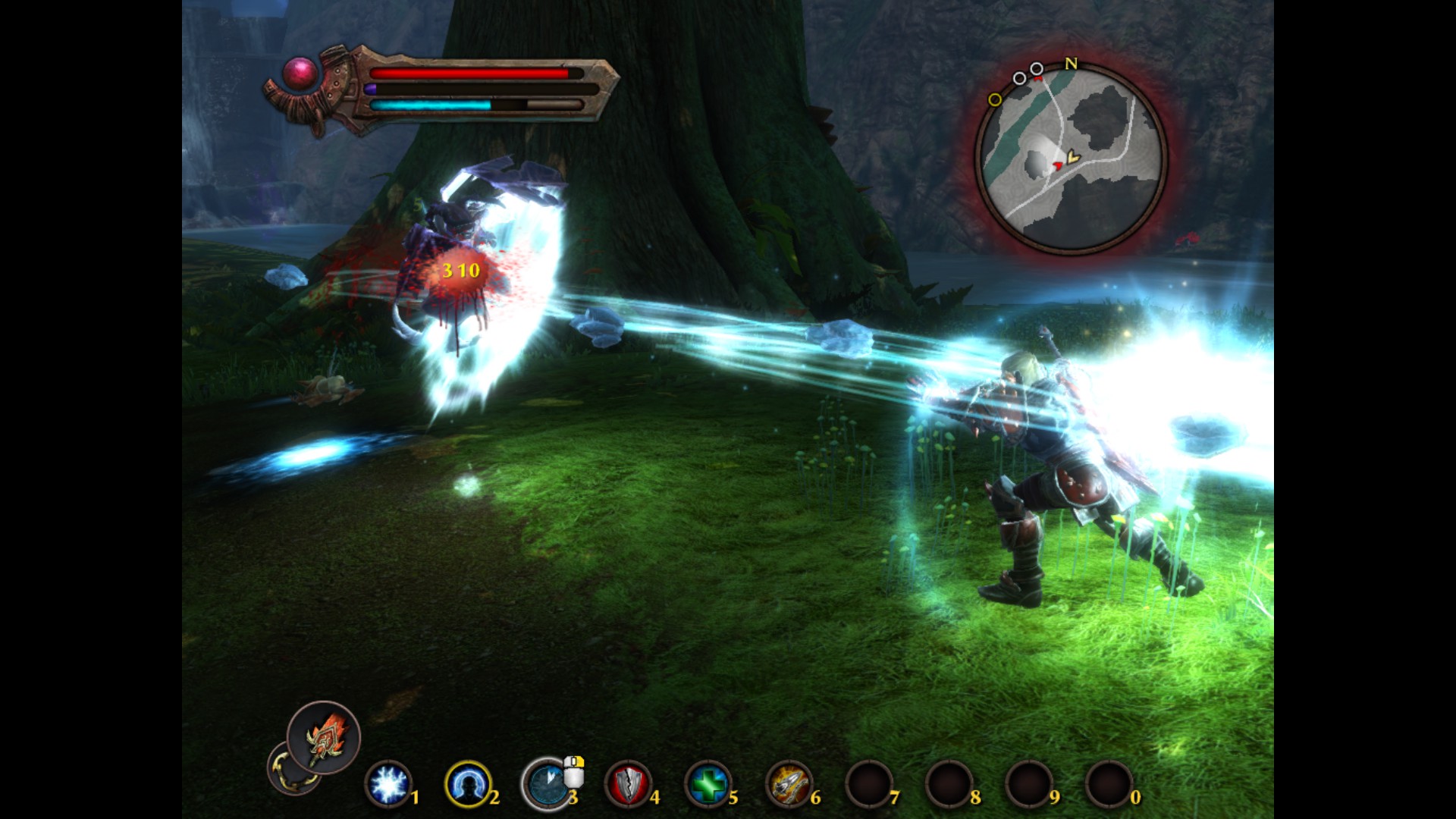Open the circular minimap

(x=1071, y=159)
